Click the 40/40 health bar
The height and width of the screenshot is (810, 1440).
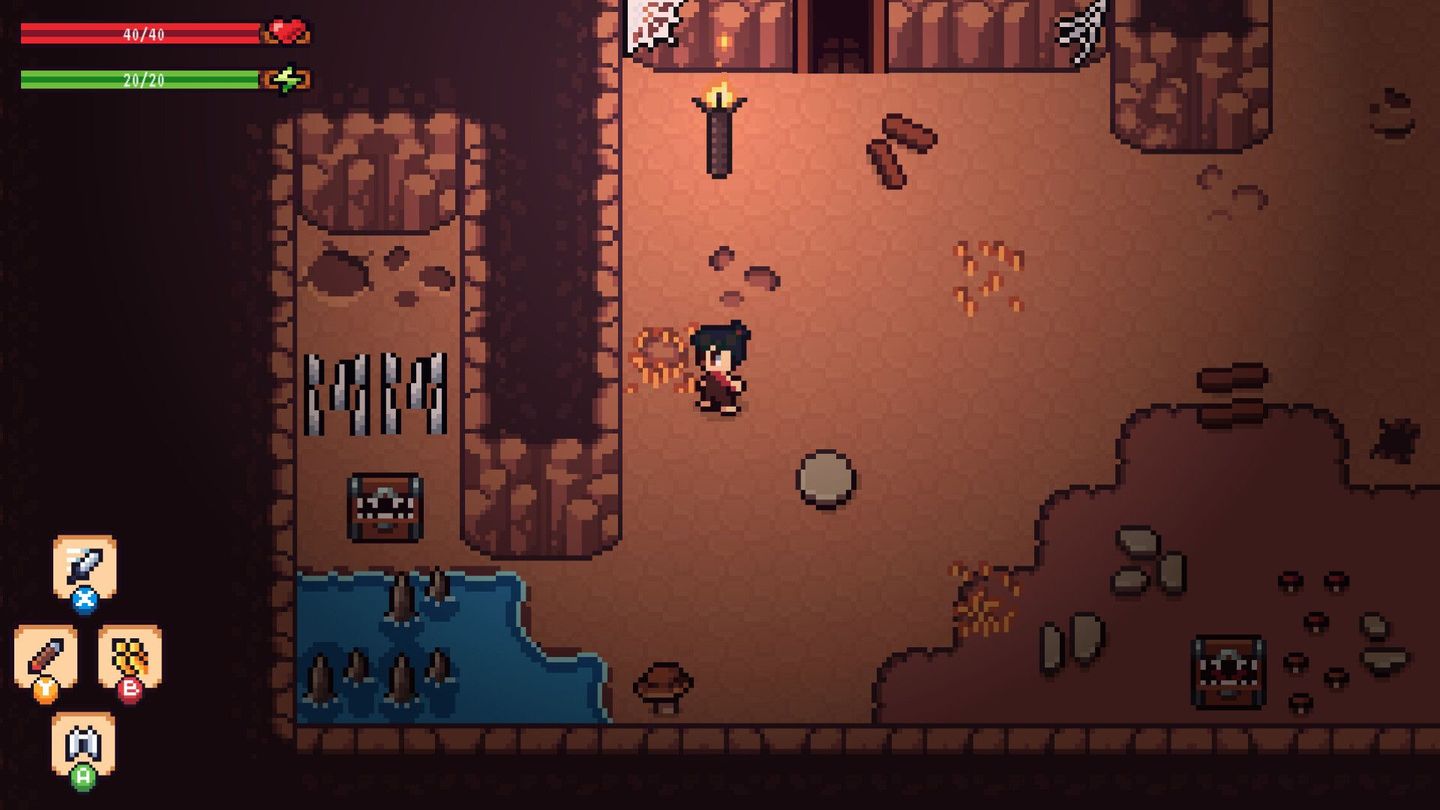[138, 32]
